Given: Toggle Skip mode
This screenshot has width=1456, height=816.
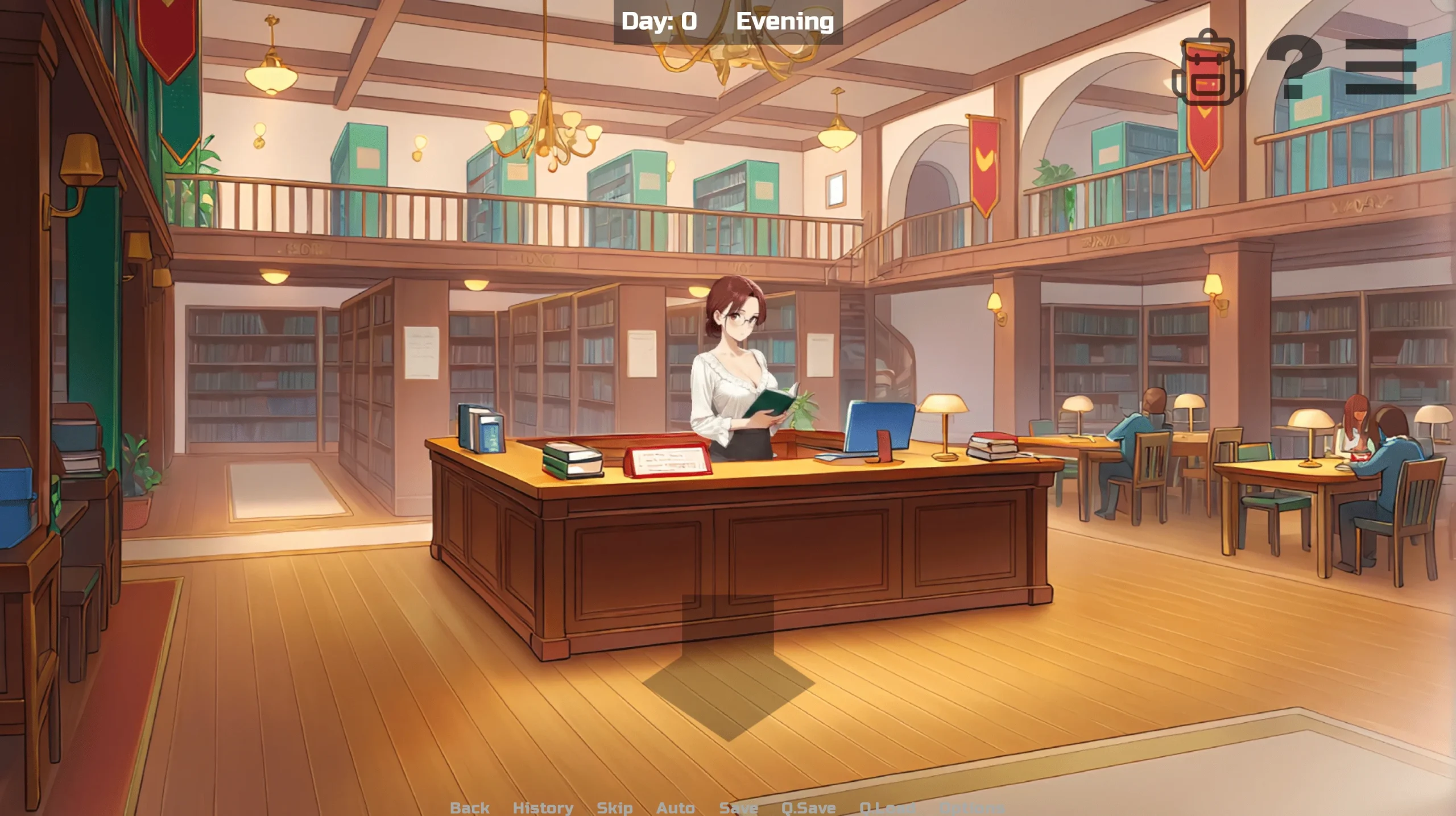Looking at the screenshot, I should (614, 807).
